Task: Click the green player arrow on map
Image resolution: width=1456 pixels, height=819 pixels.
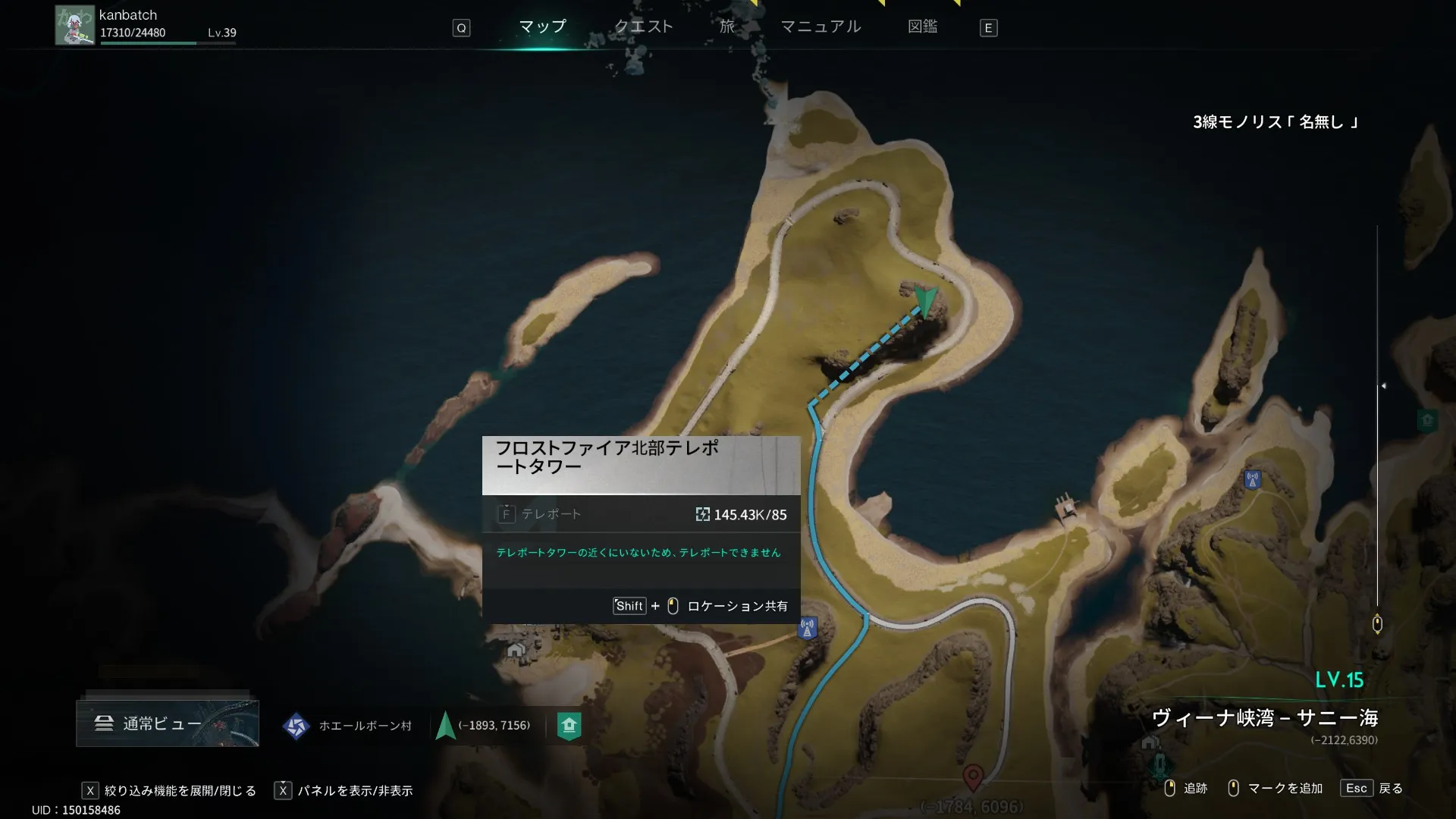Action: click(926, 300)
